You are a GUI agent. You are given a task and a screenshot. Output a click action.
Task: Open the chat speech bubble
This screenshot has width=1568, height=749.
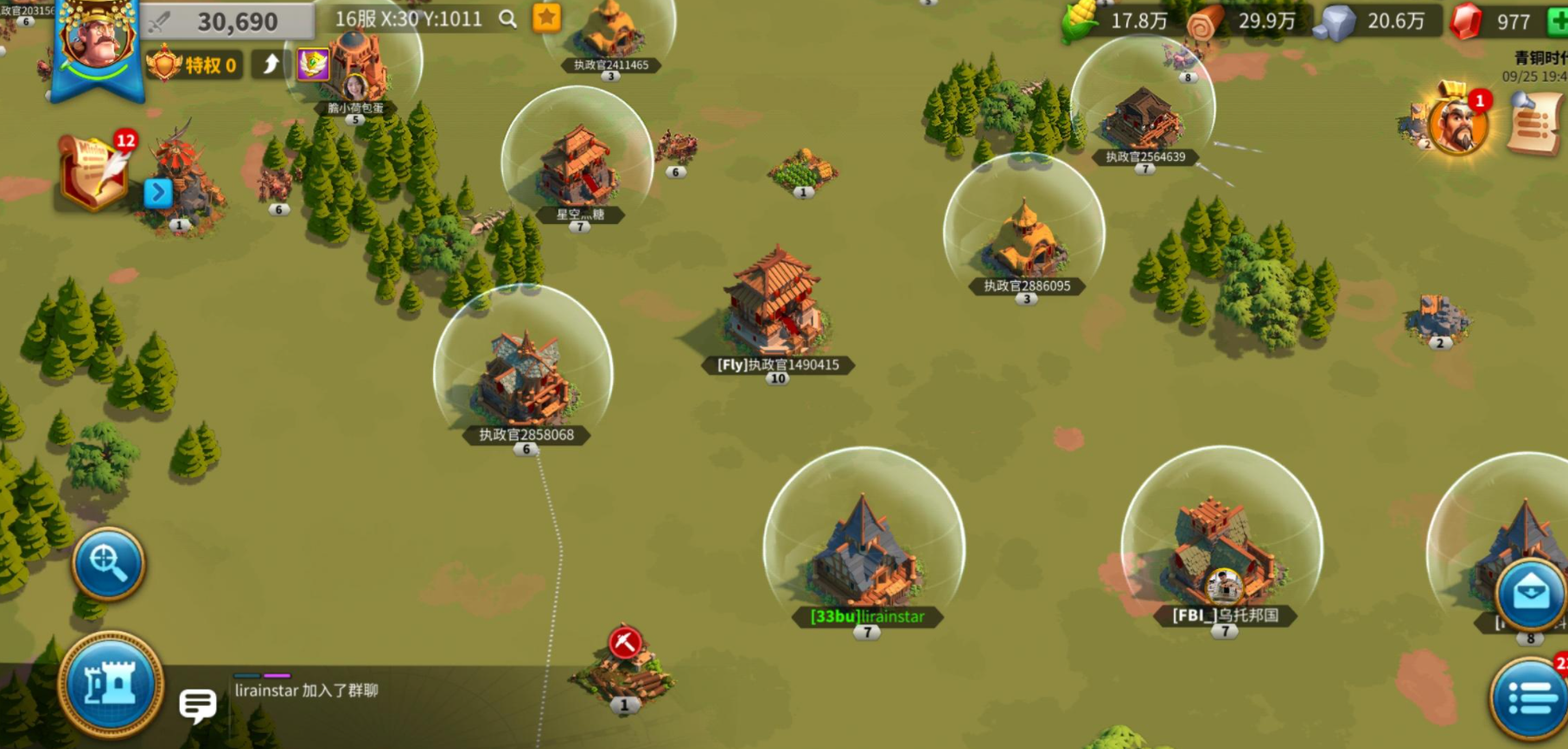click(197, 705)
